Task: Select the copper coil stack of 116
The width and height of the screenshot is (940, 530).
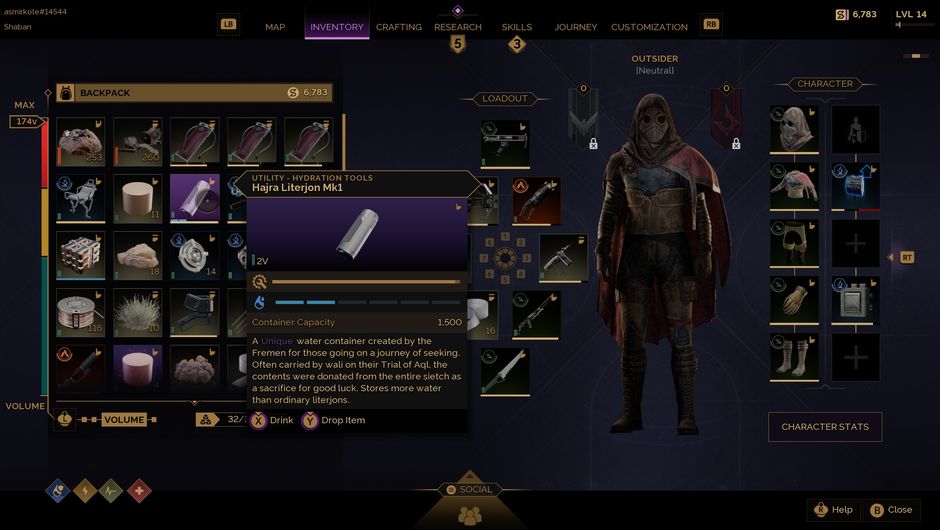Action: [x=81, y=312]
